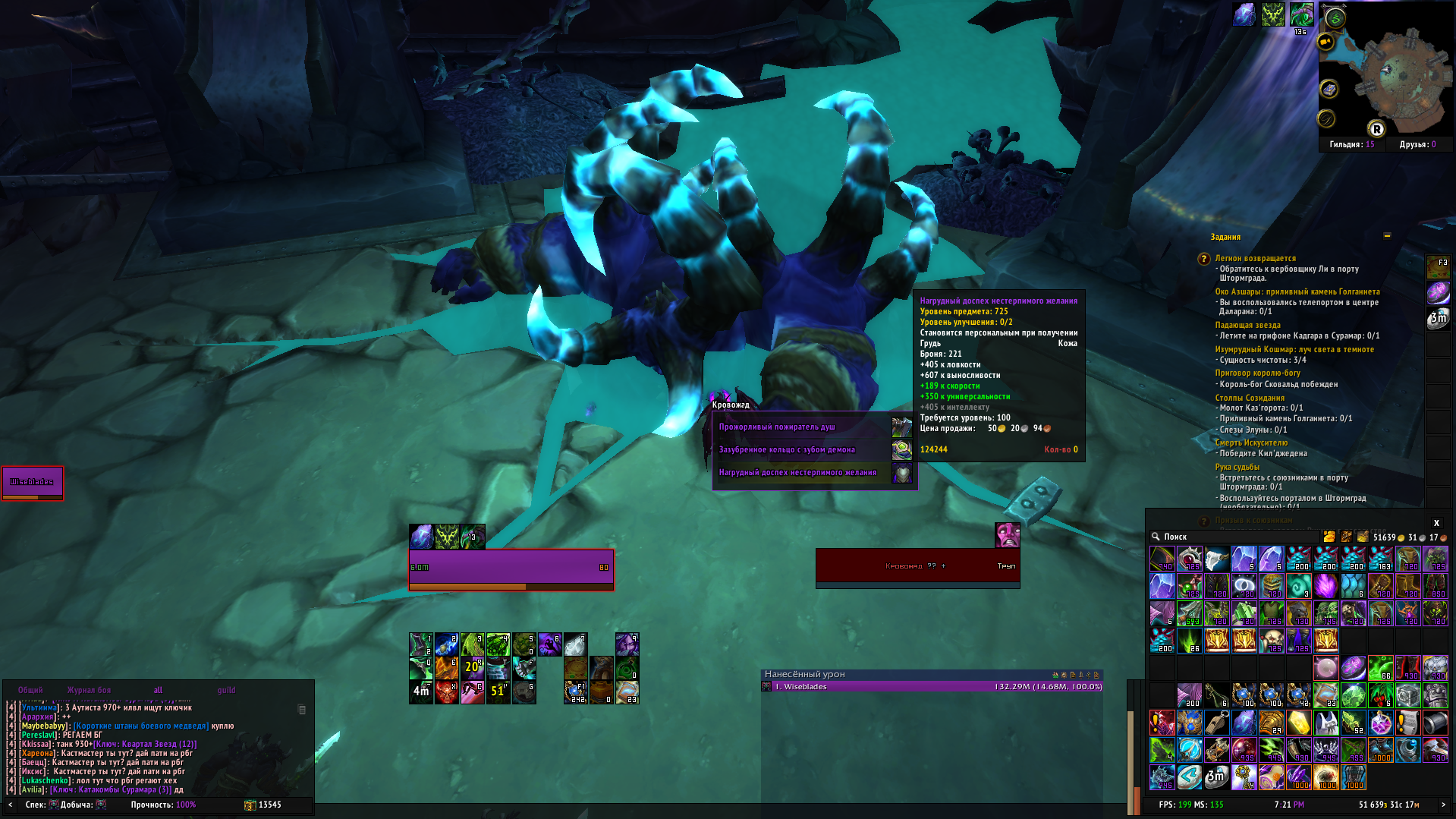Select the Приговор королю-богу quest title
The width and height of the screenshot is (1456, 819).
tap(1257, 373)
